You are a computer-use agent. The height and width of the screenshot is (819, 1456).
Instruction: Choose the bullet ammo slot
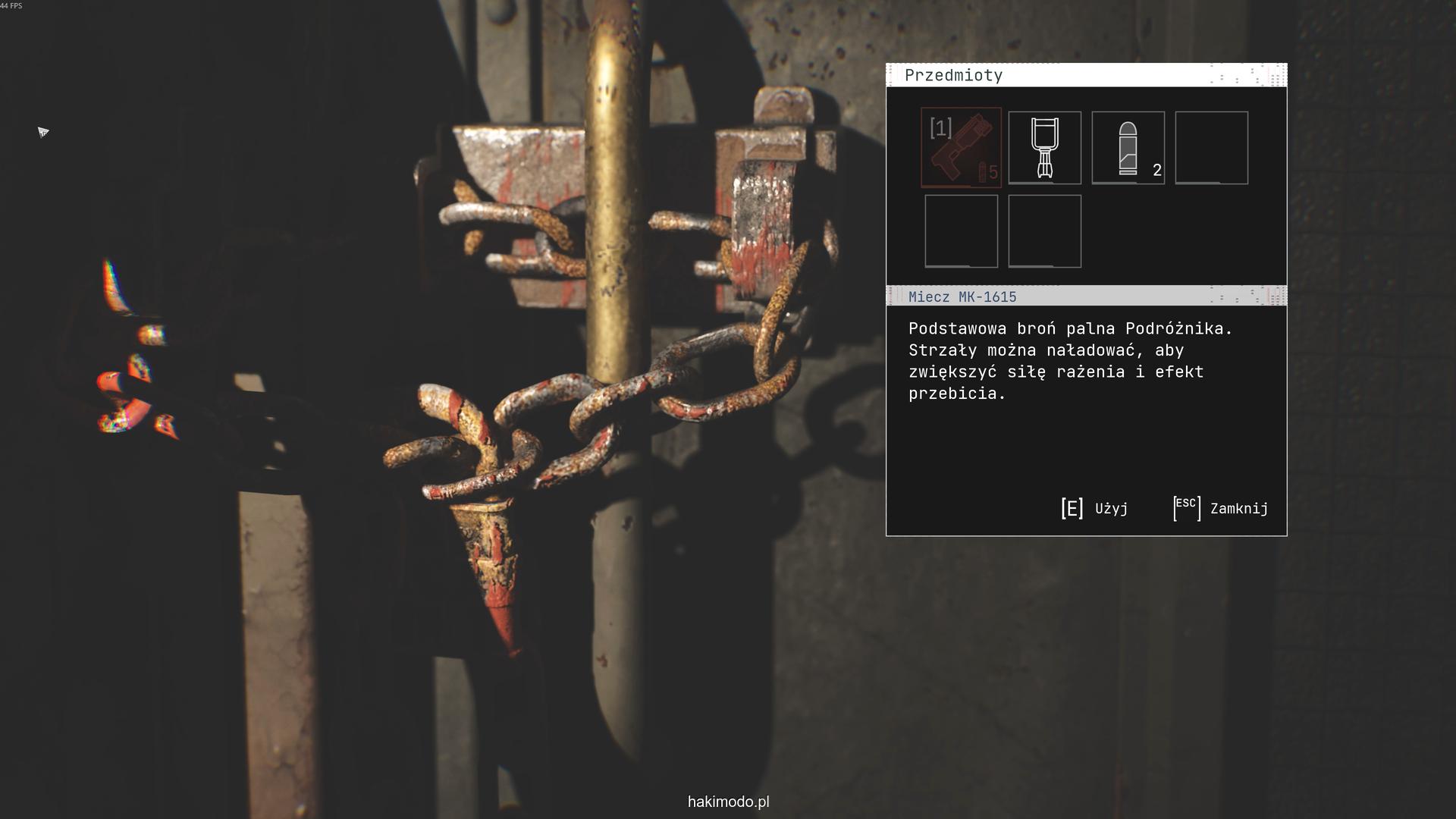tap(1128, 147)
